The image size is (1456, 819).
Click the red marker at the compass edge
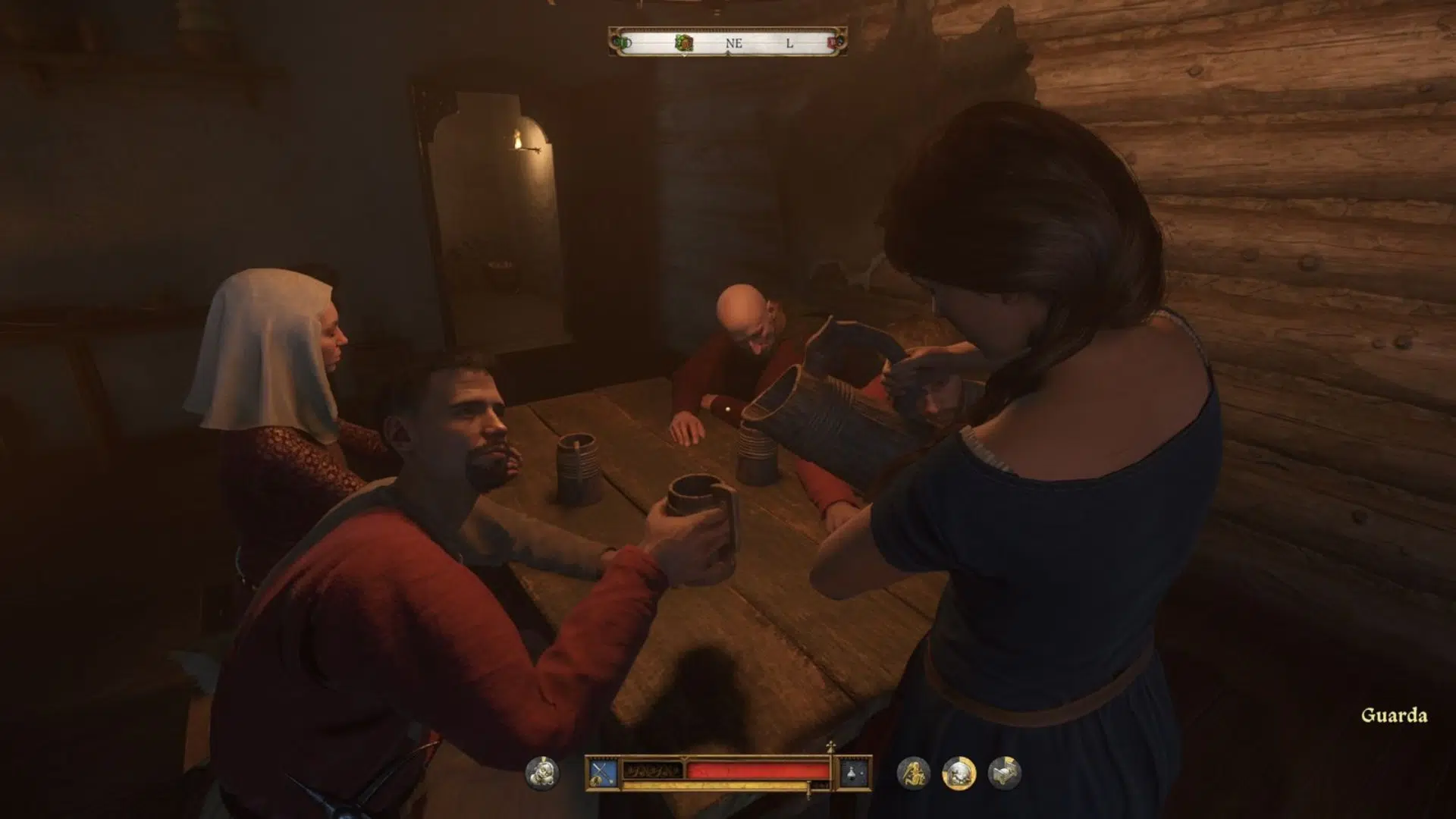(833, 43)
